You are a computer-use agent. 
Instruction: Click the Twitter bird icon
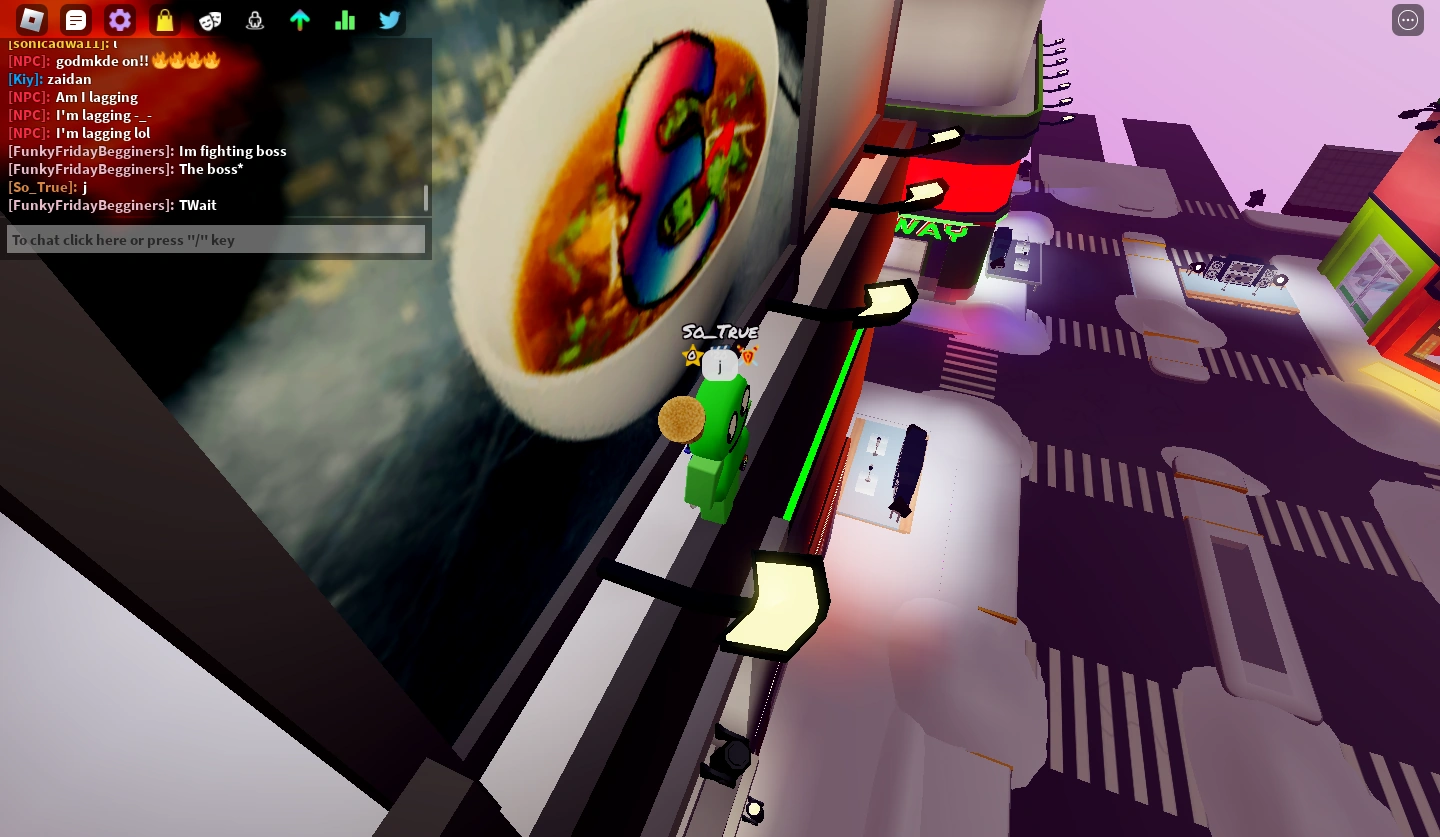390,20
